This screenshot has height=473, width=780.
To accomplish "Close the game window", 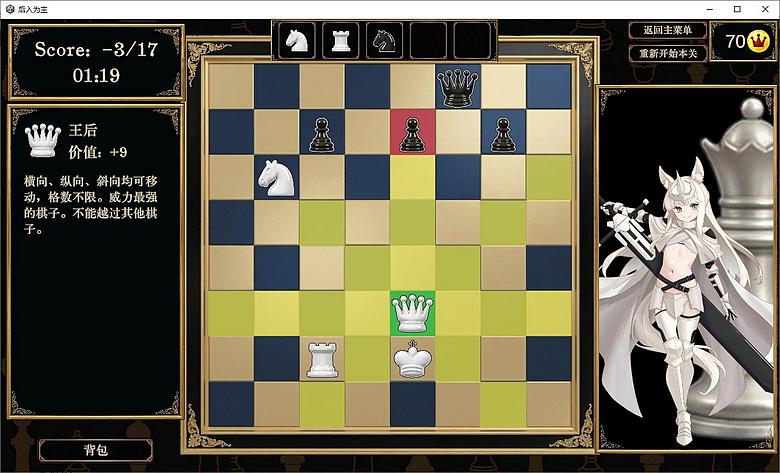I will (x=763, y=8).
